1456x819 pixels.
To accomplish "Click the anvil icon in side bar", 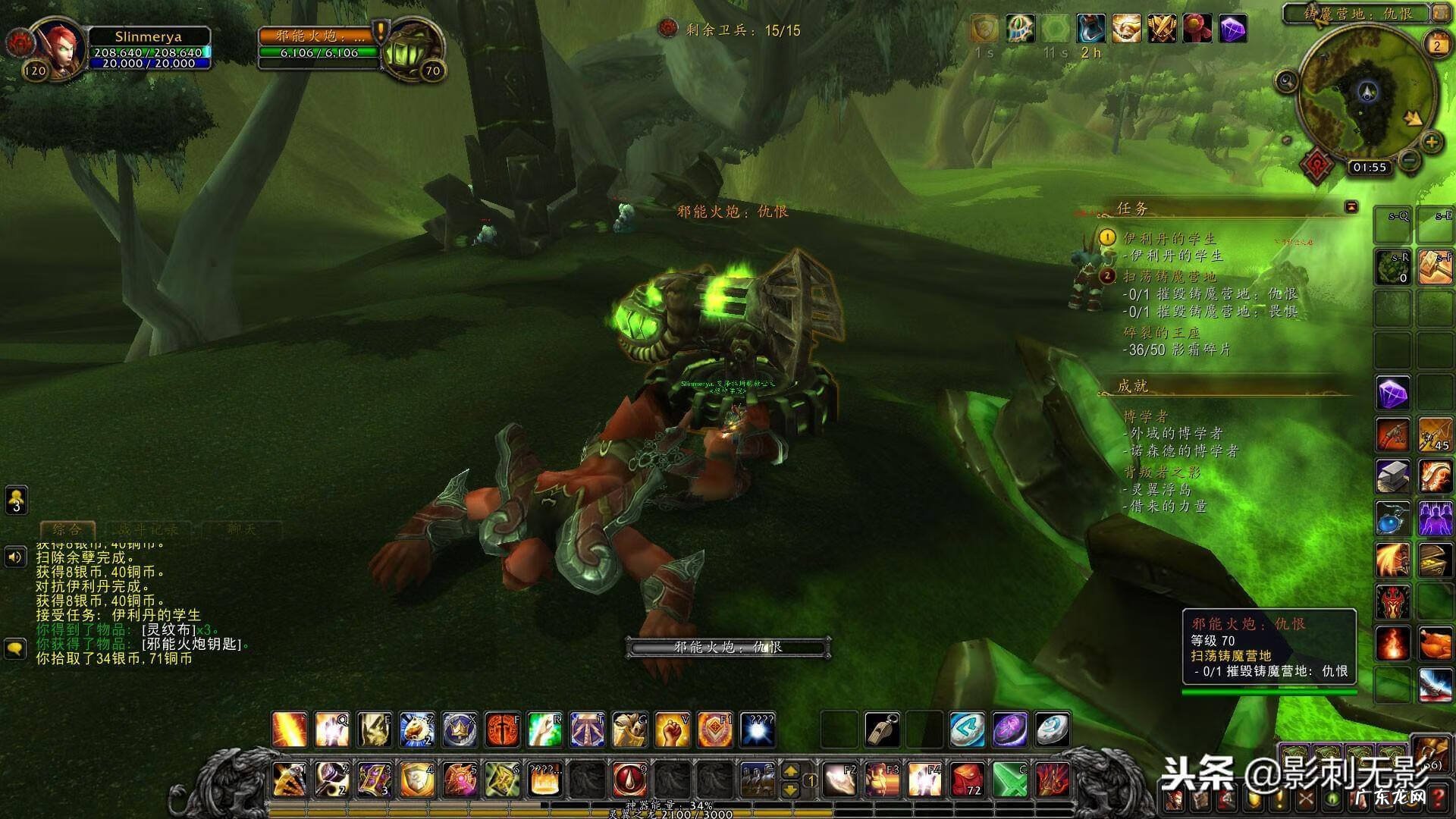I will (x=1393, y=476).
